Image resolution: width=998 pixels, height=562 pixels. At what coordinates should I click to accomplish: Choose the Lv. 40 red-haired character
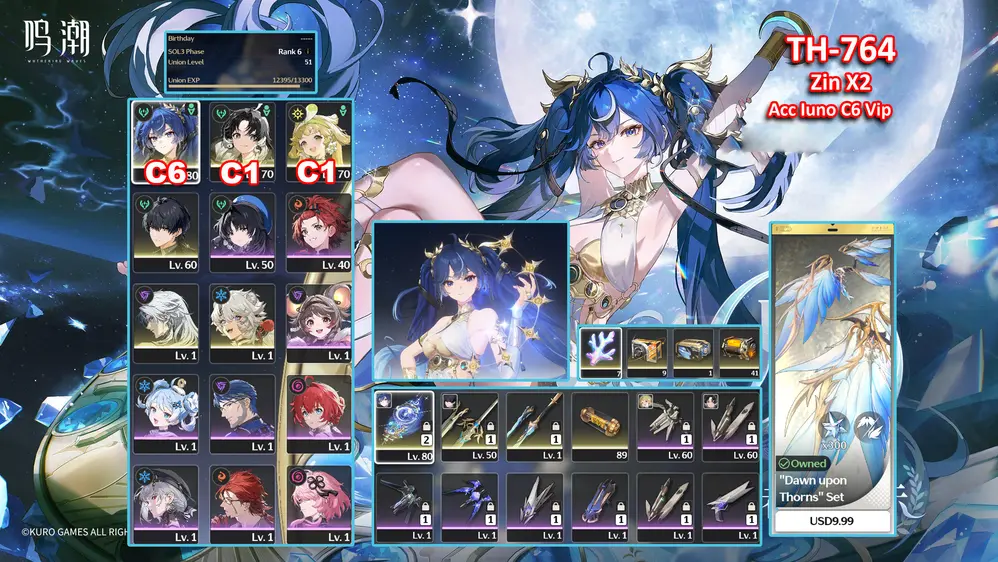click(x=318, y=230)
